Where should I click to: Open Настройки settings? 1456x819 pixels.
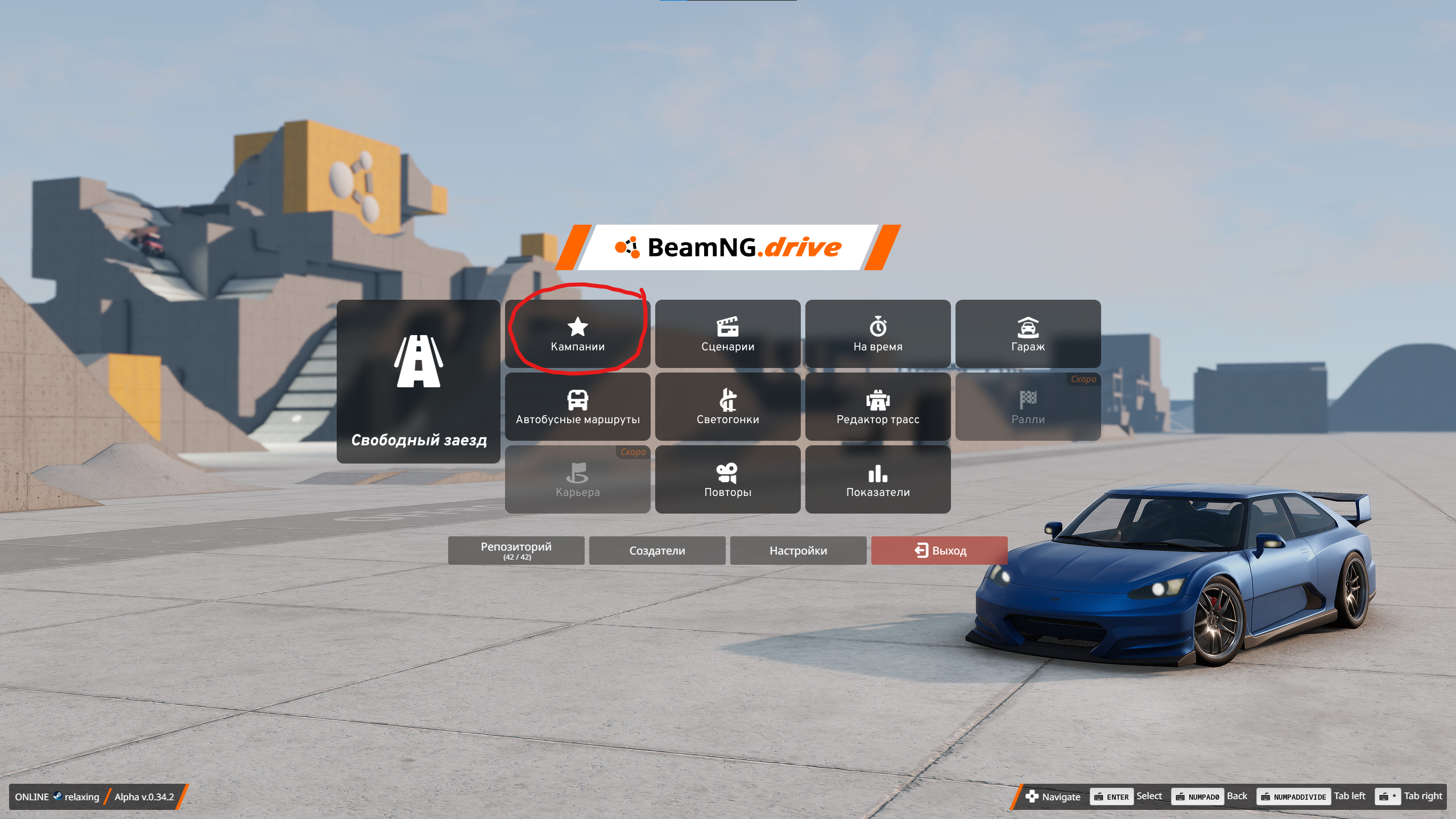coord(798,550)
